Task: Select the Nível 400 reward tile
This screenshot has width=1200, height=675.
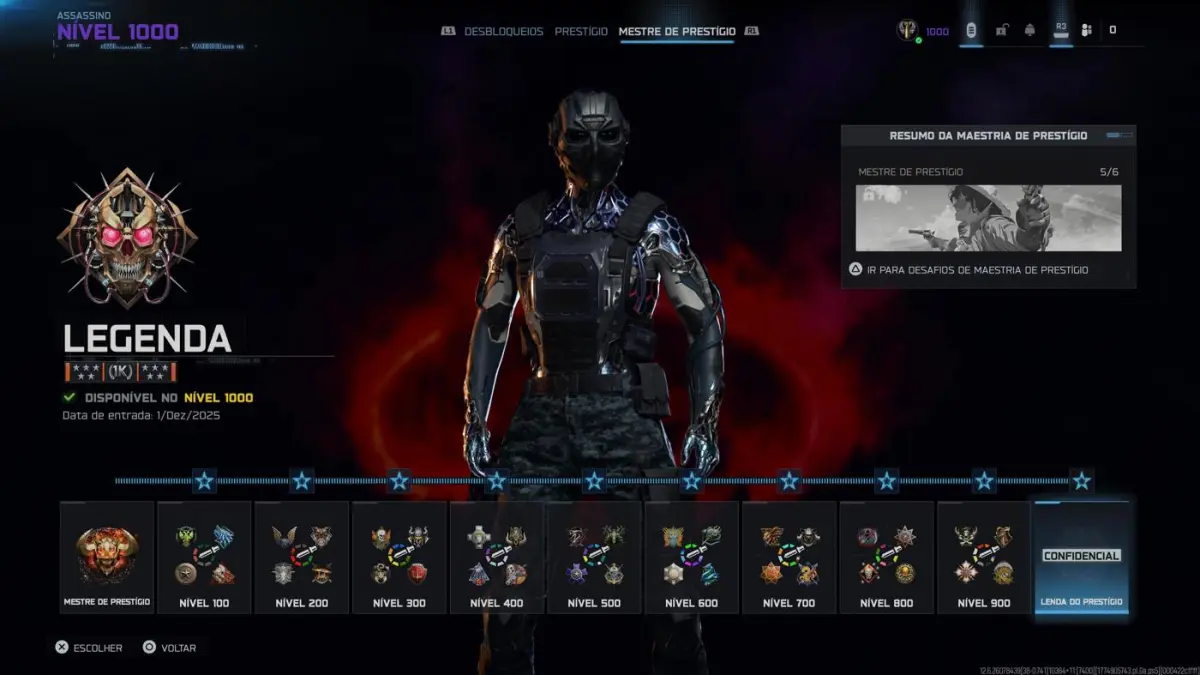Action: (497, 557)
